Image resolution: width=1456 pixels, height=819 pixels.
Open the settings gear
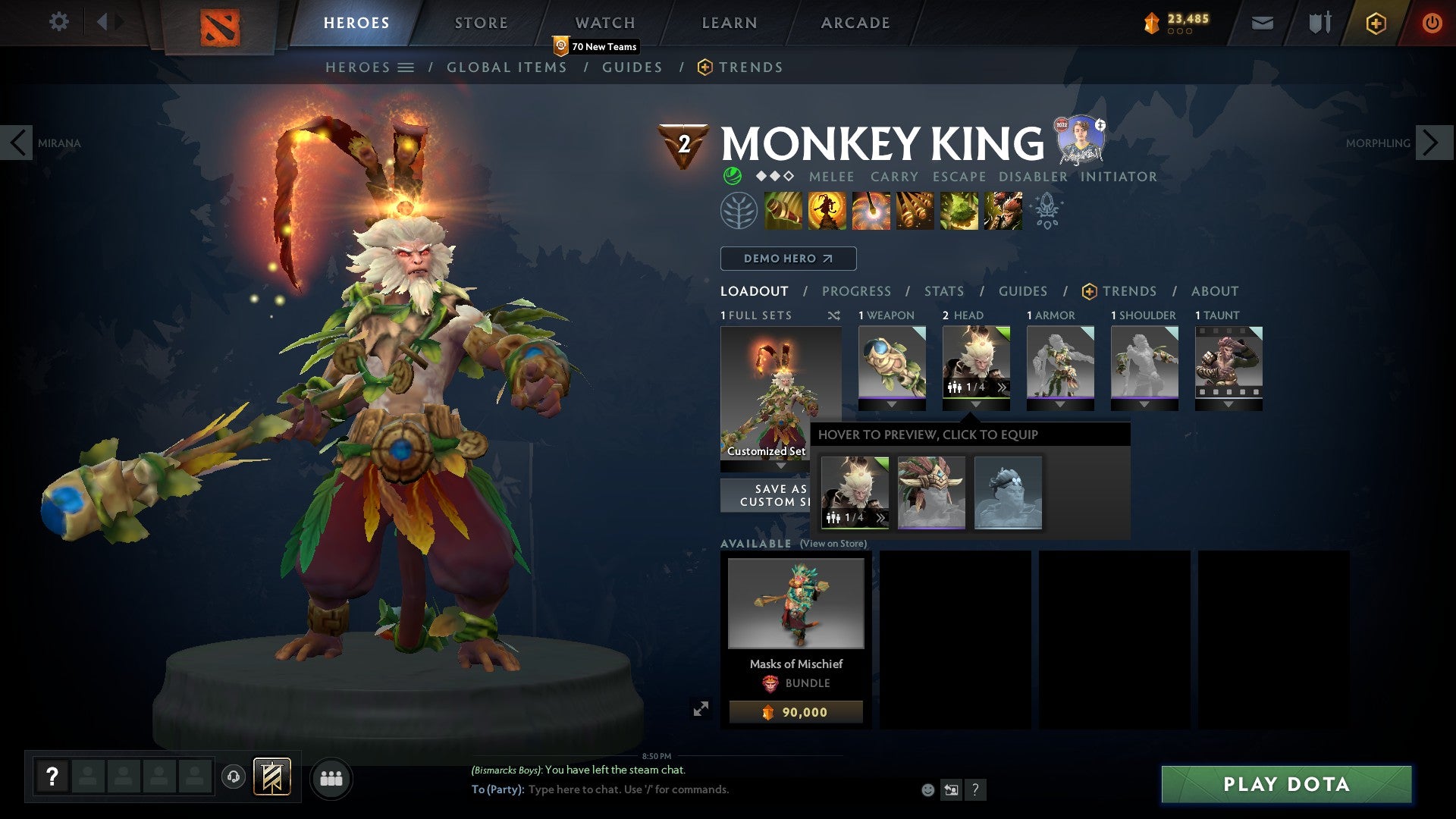coord(59,22)
